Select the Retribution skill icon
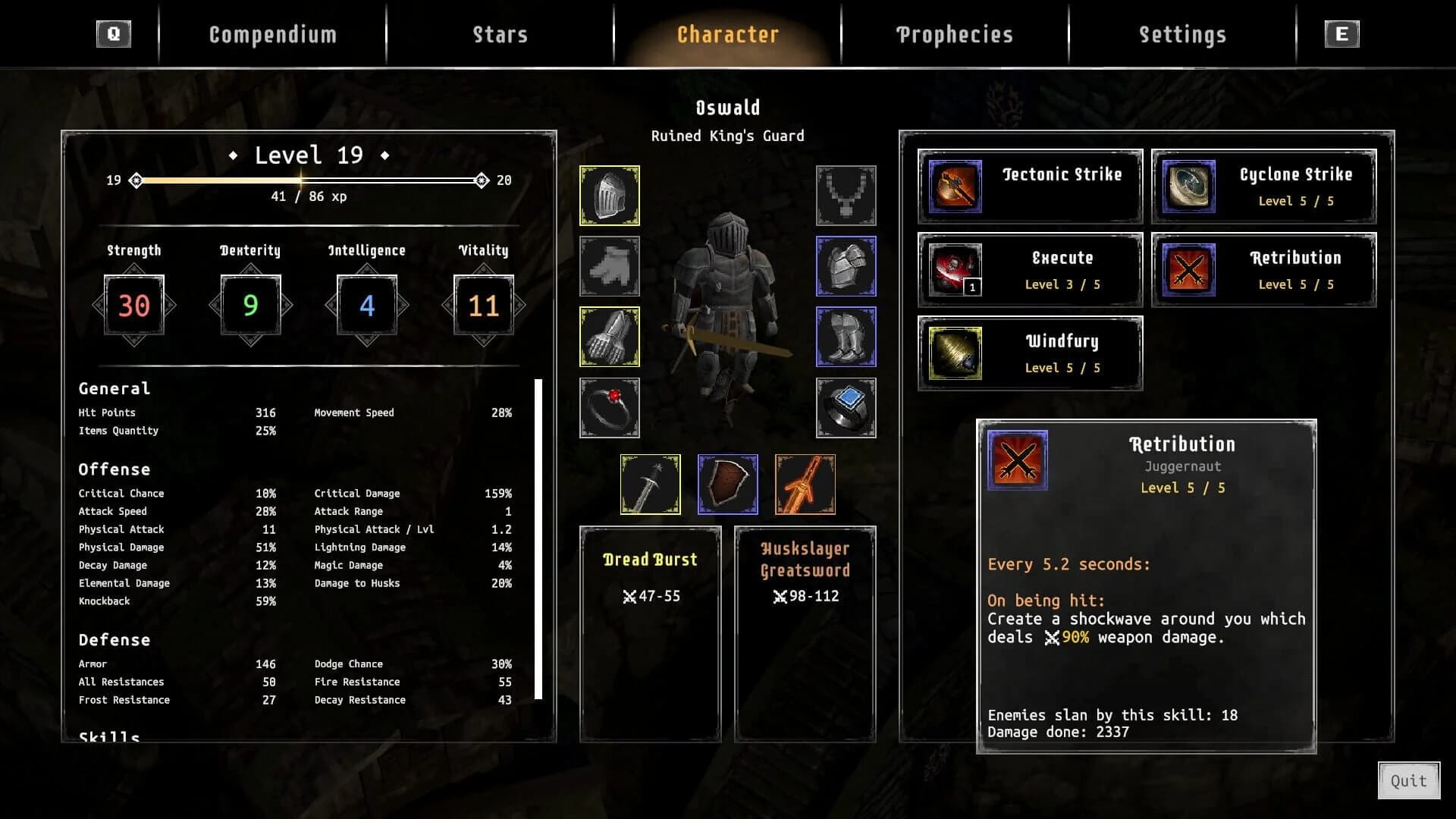This screenshot has width=1456, height=819. coord(1187,271)
